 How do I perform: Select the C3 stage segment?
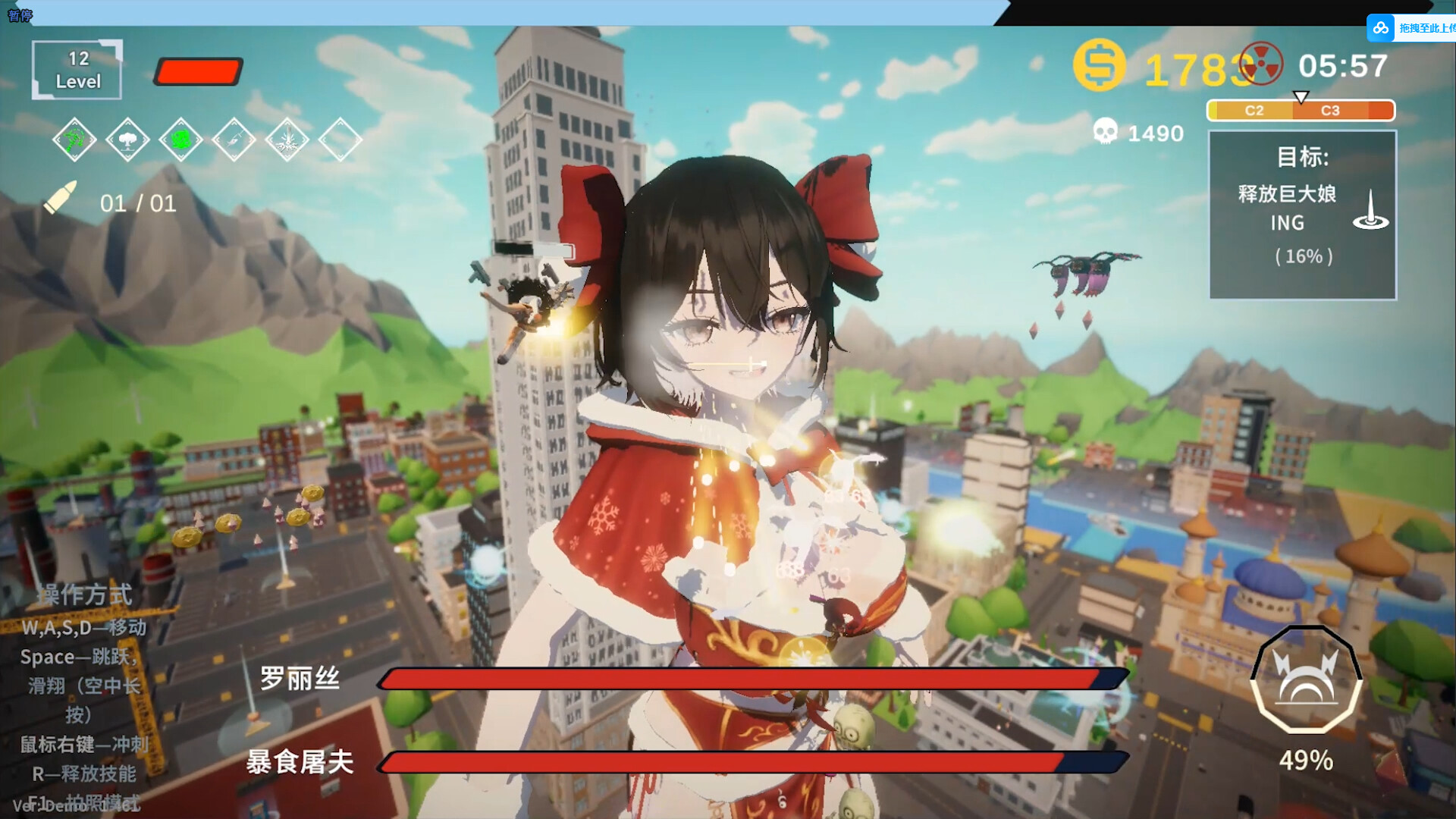point(1329,111)
